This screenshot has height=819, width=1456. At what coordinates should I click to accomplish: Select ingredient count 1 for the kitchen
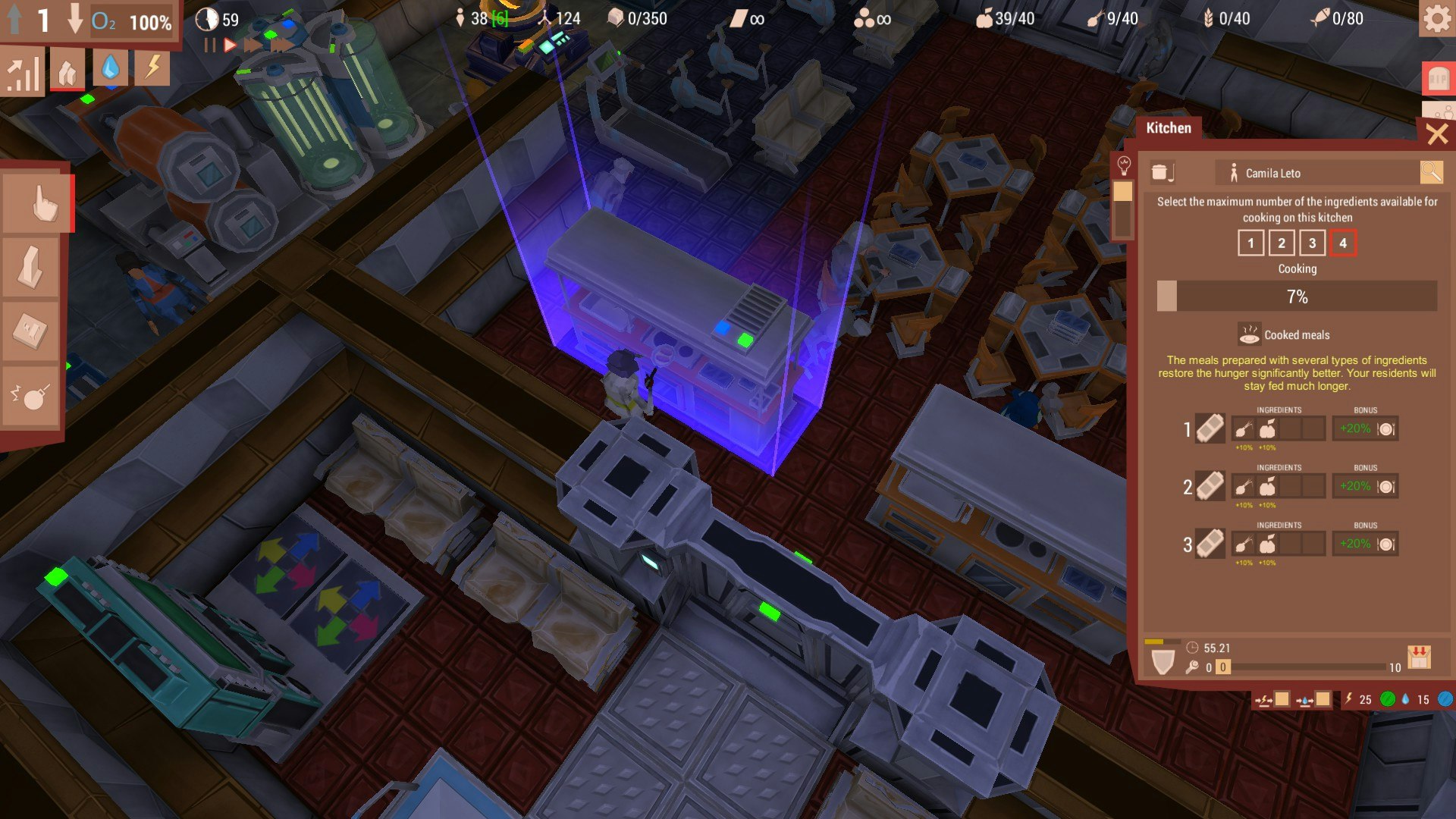tap(1250, 243)
